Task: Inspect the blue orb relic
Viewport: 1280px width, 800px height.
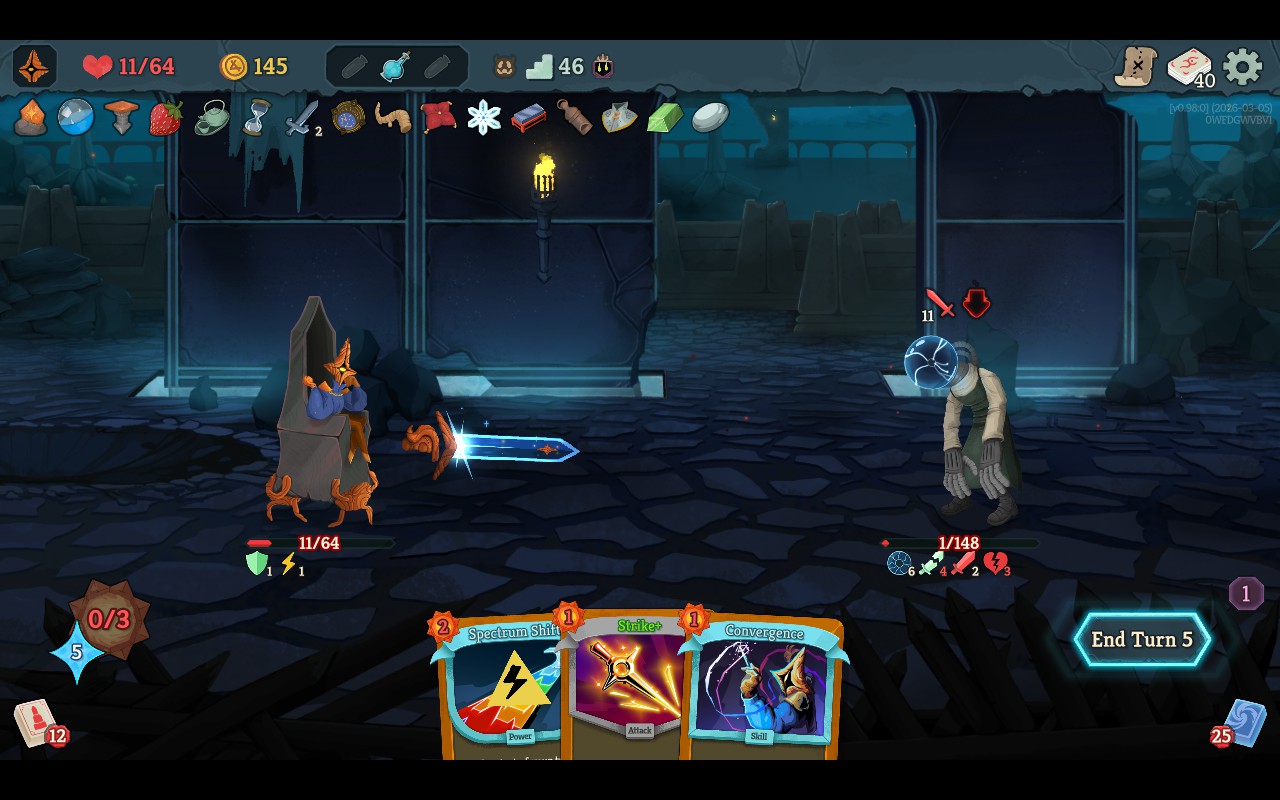Action: pos(75,117)
